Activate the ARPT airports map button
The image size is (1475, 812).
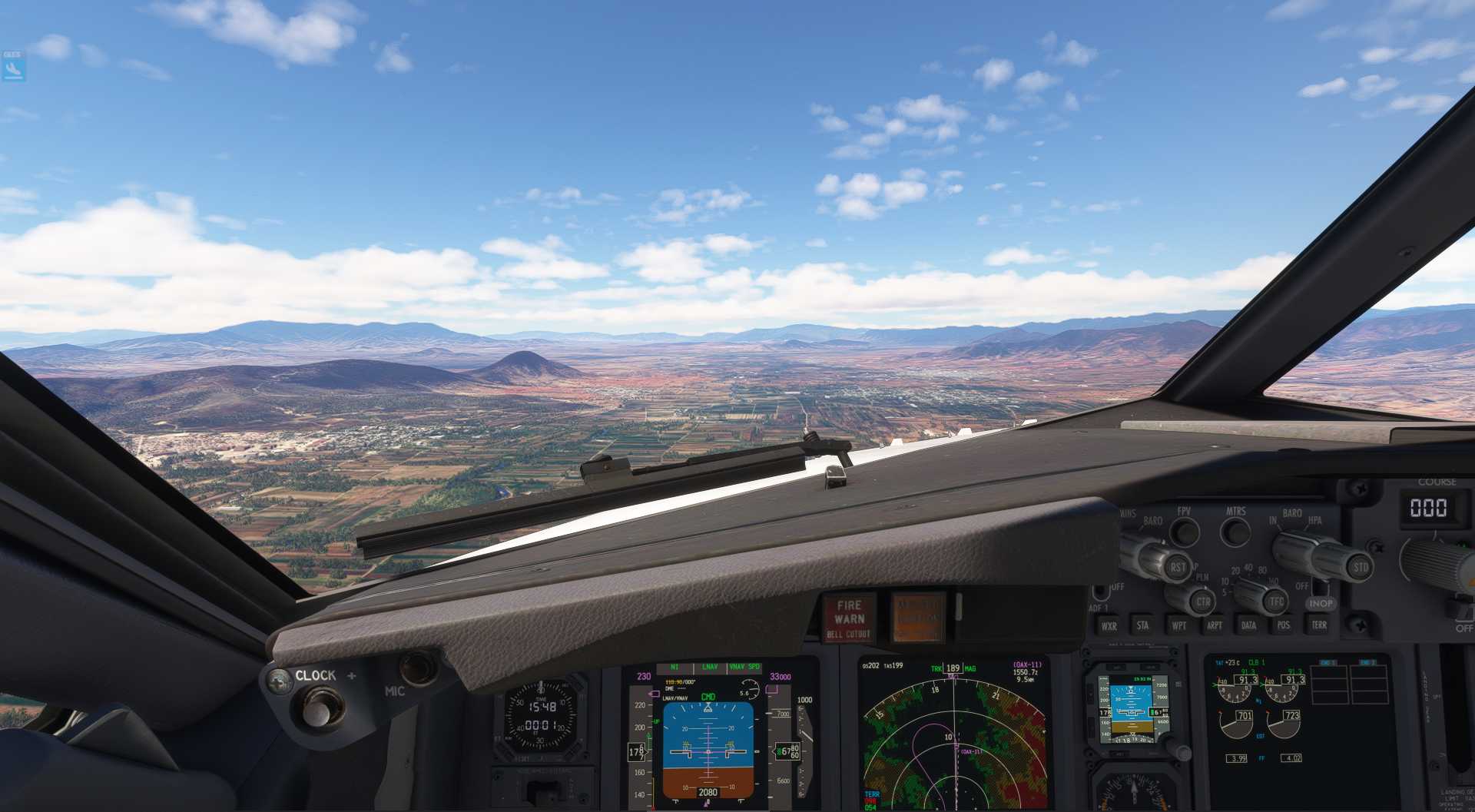(x=1214, y=625)
